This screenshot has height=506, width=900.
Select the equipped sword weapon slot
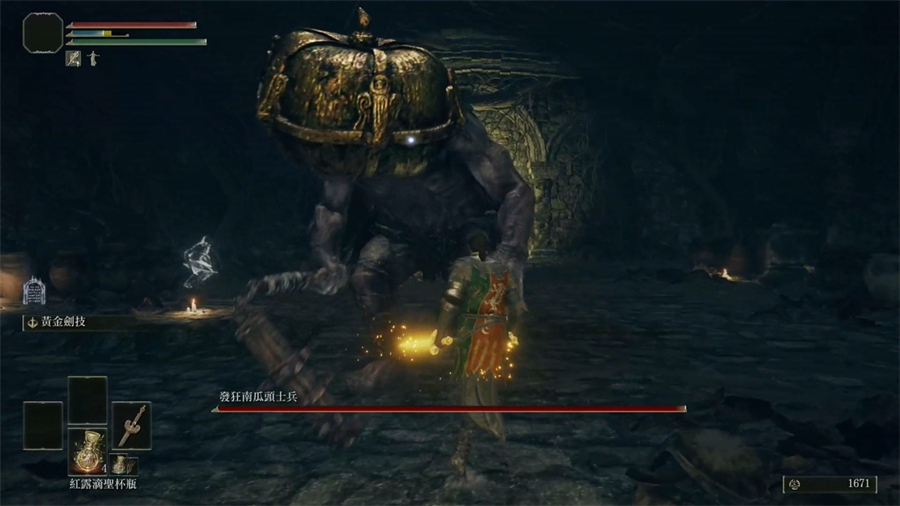tap(131, 424)
